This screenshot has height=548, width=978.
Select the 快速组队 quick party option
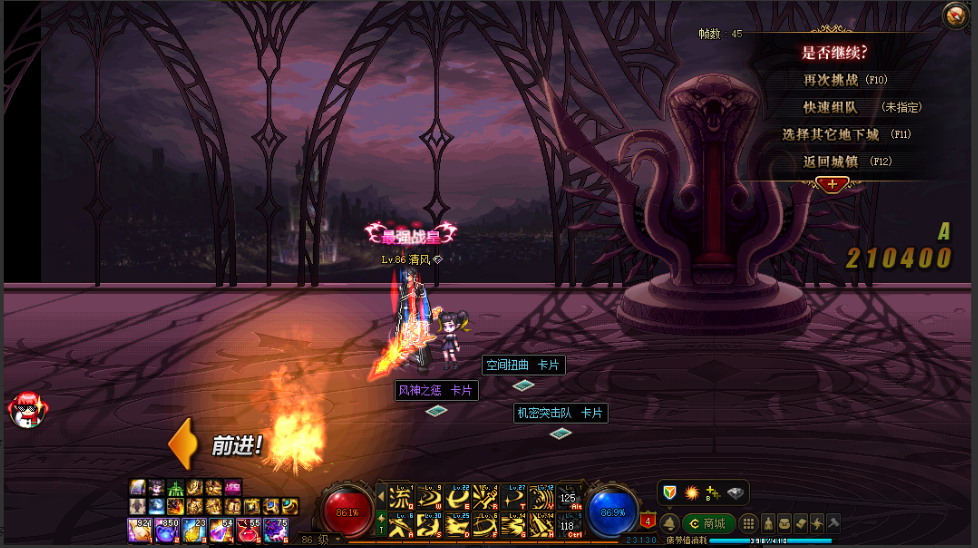click(830, 107)
